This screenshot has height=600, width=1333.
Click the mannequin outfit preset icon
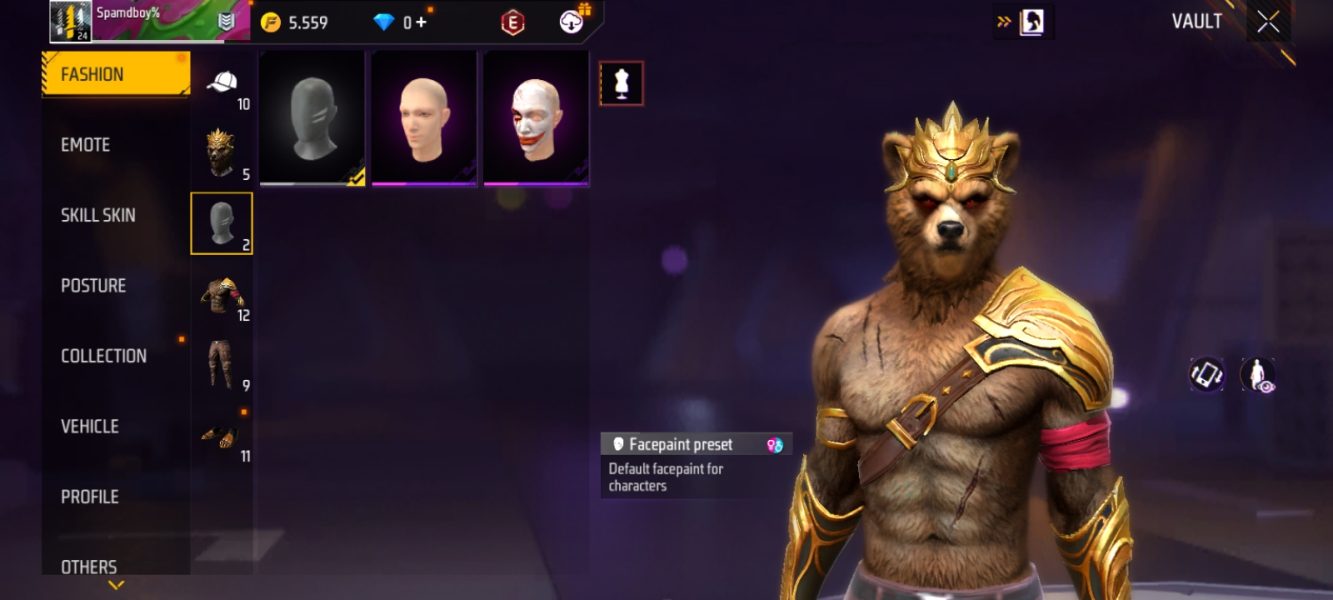pos(621,83)
